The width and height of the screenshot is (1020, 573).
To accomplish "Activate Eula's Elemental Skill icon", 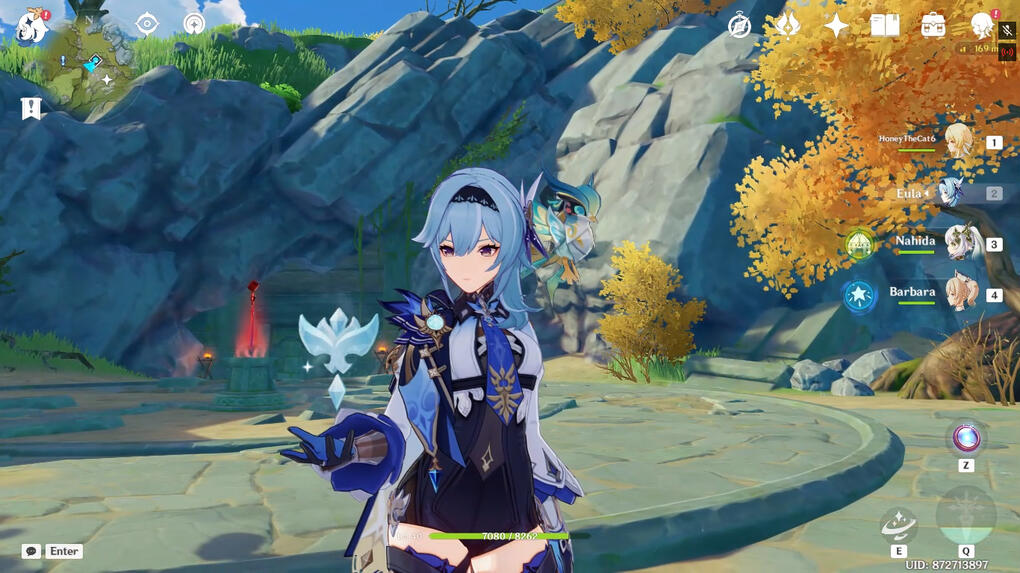I will point(898,524).
